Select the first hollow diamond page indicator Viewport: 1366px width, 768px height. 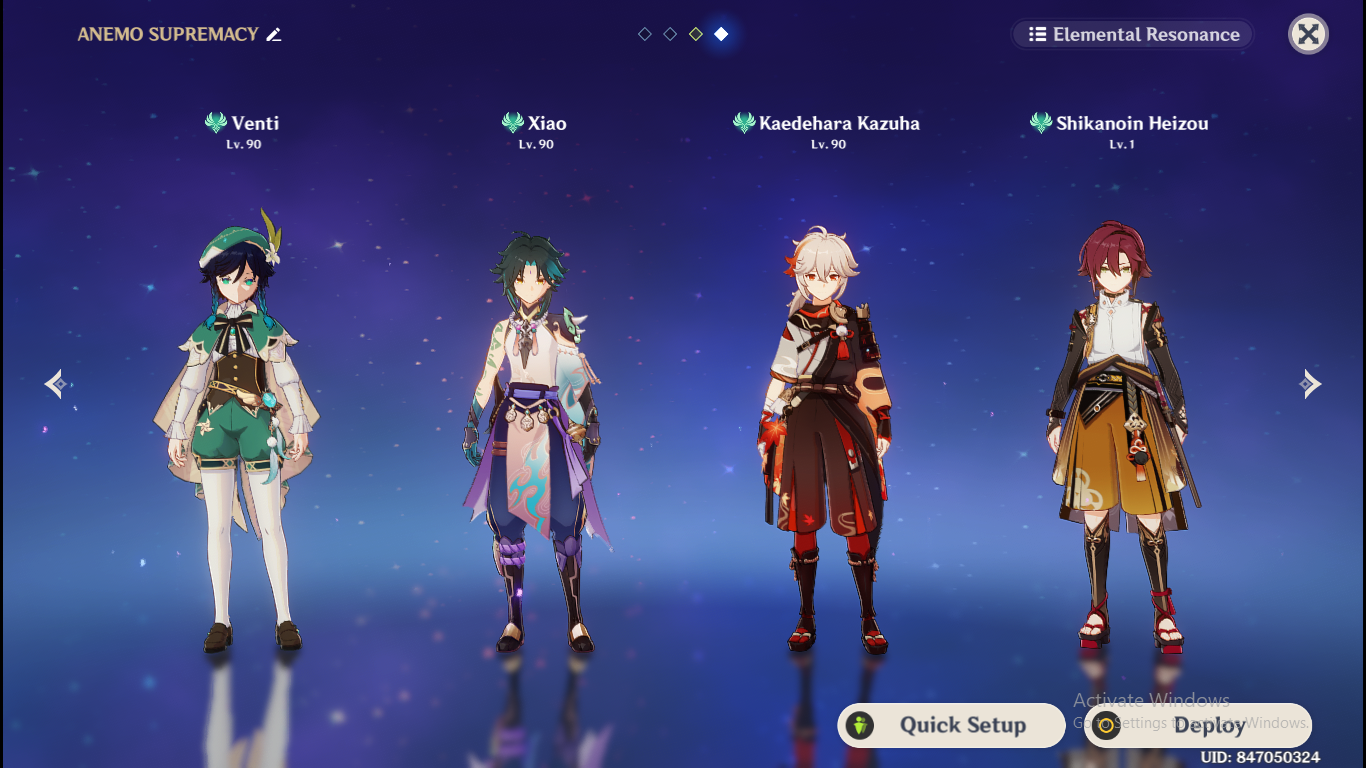[644, 33]
